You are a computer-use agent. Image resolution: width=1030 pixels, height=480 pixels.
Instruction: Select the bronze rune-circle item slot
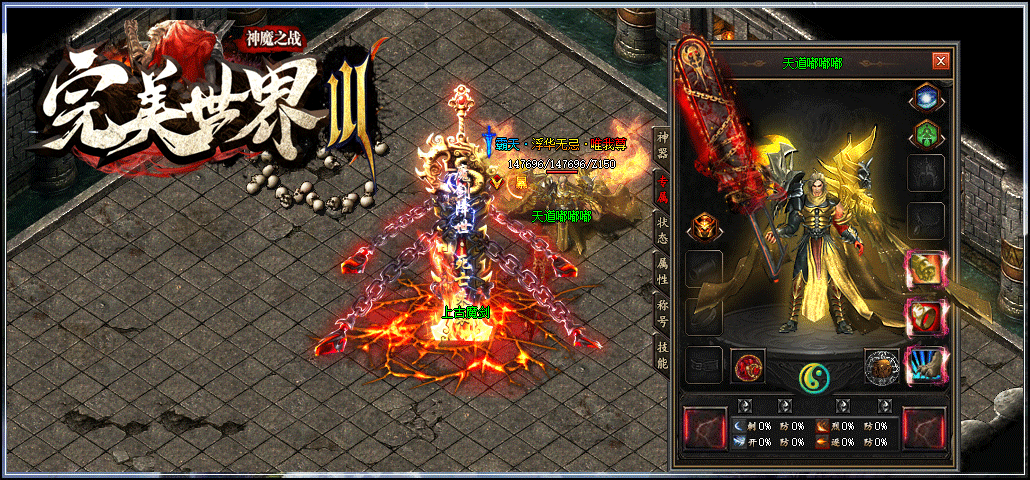click(x=882, y=368)
